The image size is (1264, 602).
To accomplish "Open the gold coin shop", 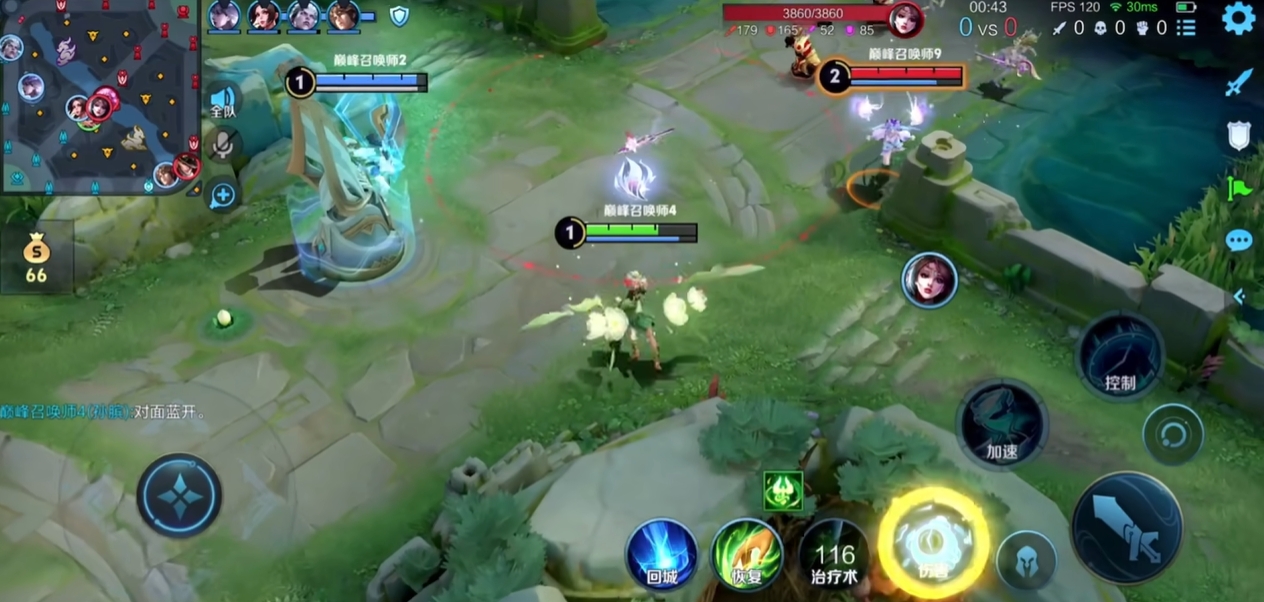I will 36,258.
